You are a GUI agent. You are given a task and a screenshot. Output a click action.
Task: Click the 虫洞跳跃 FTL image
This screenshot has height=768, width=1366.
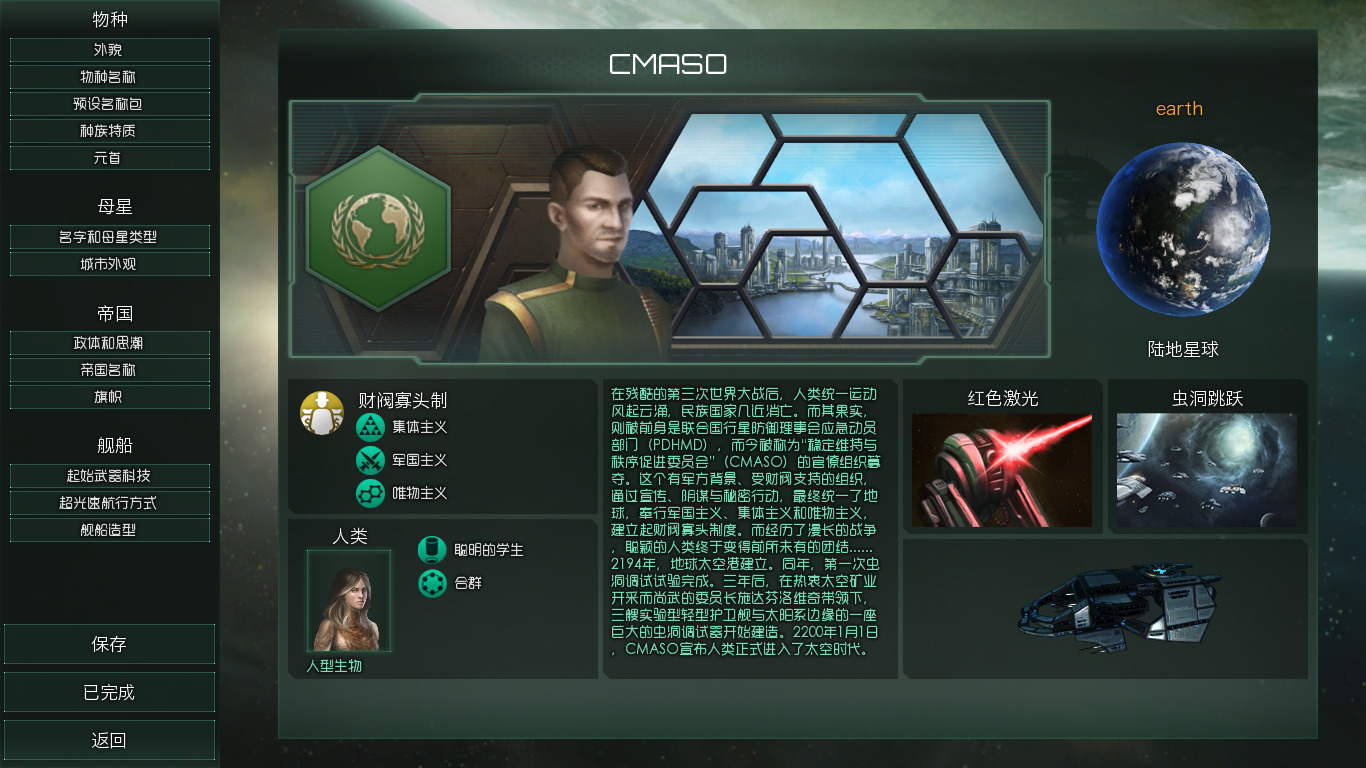click(x=1205, y=470)
